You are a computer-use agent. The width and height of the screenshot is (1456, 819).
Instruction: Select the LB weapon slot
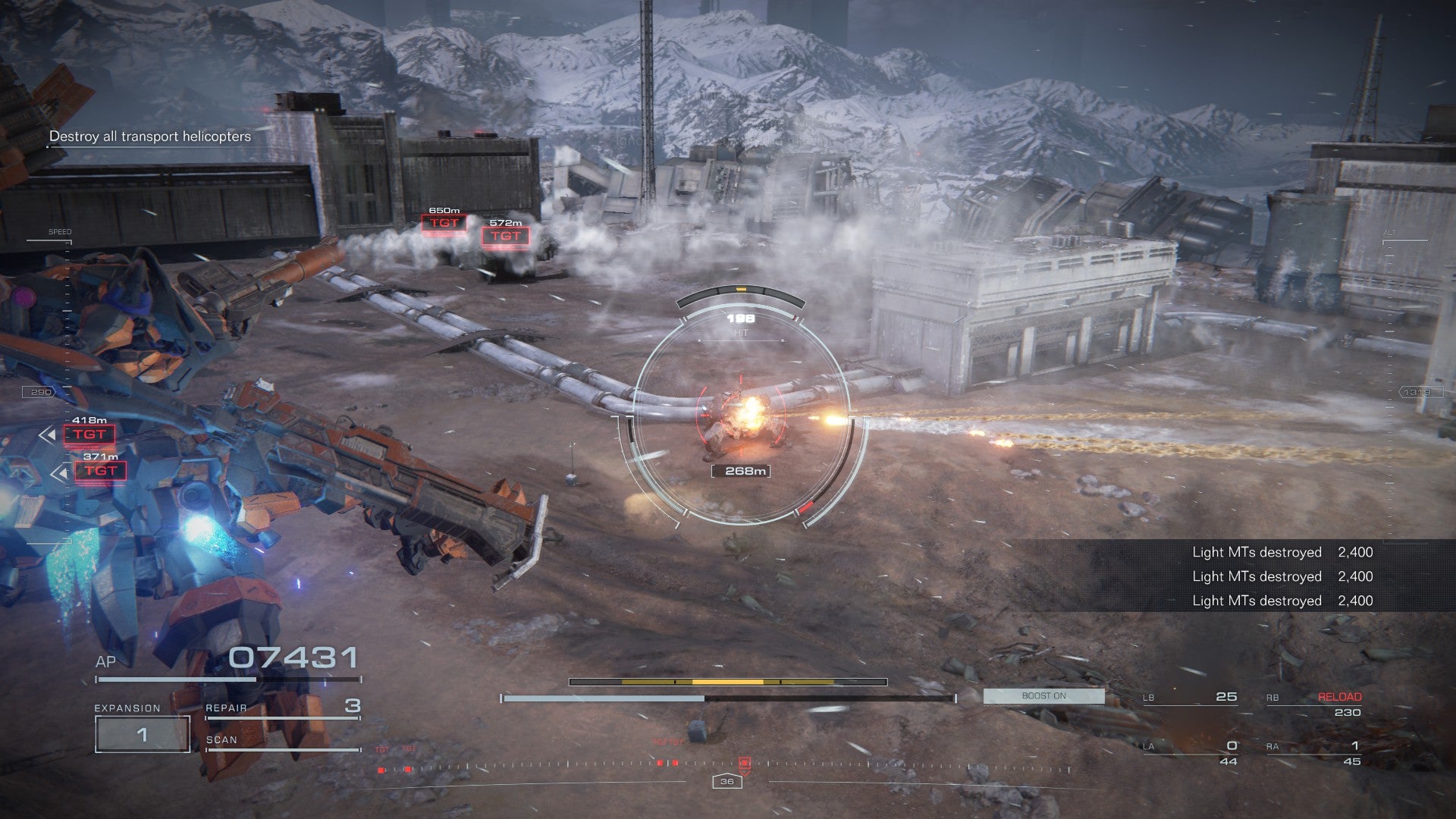point(1190,697)
